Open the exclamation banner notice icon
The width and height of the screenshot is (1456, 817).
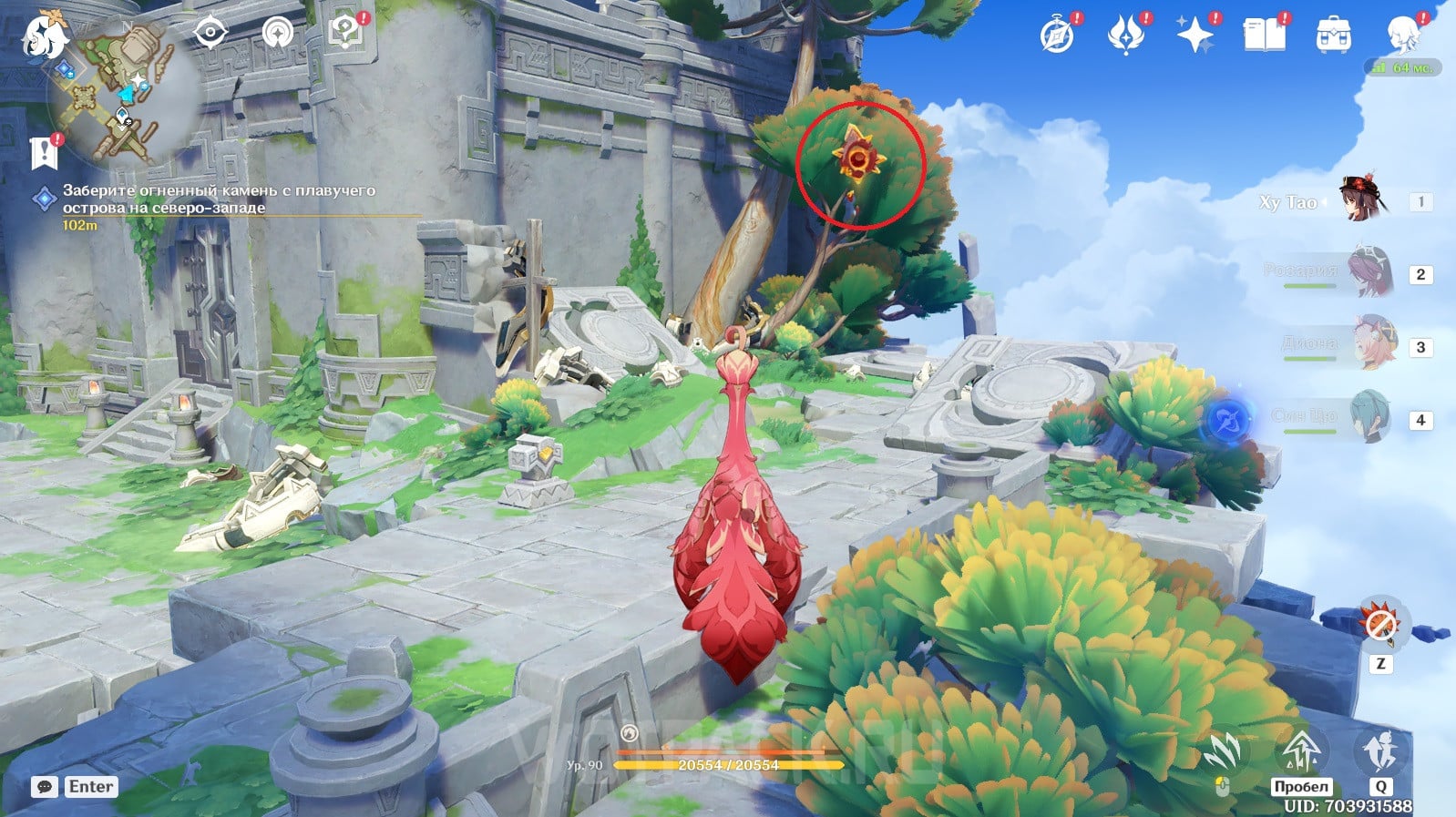click(44, 154)
